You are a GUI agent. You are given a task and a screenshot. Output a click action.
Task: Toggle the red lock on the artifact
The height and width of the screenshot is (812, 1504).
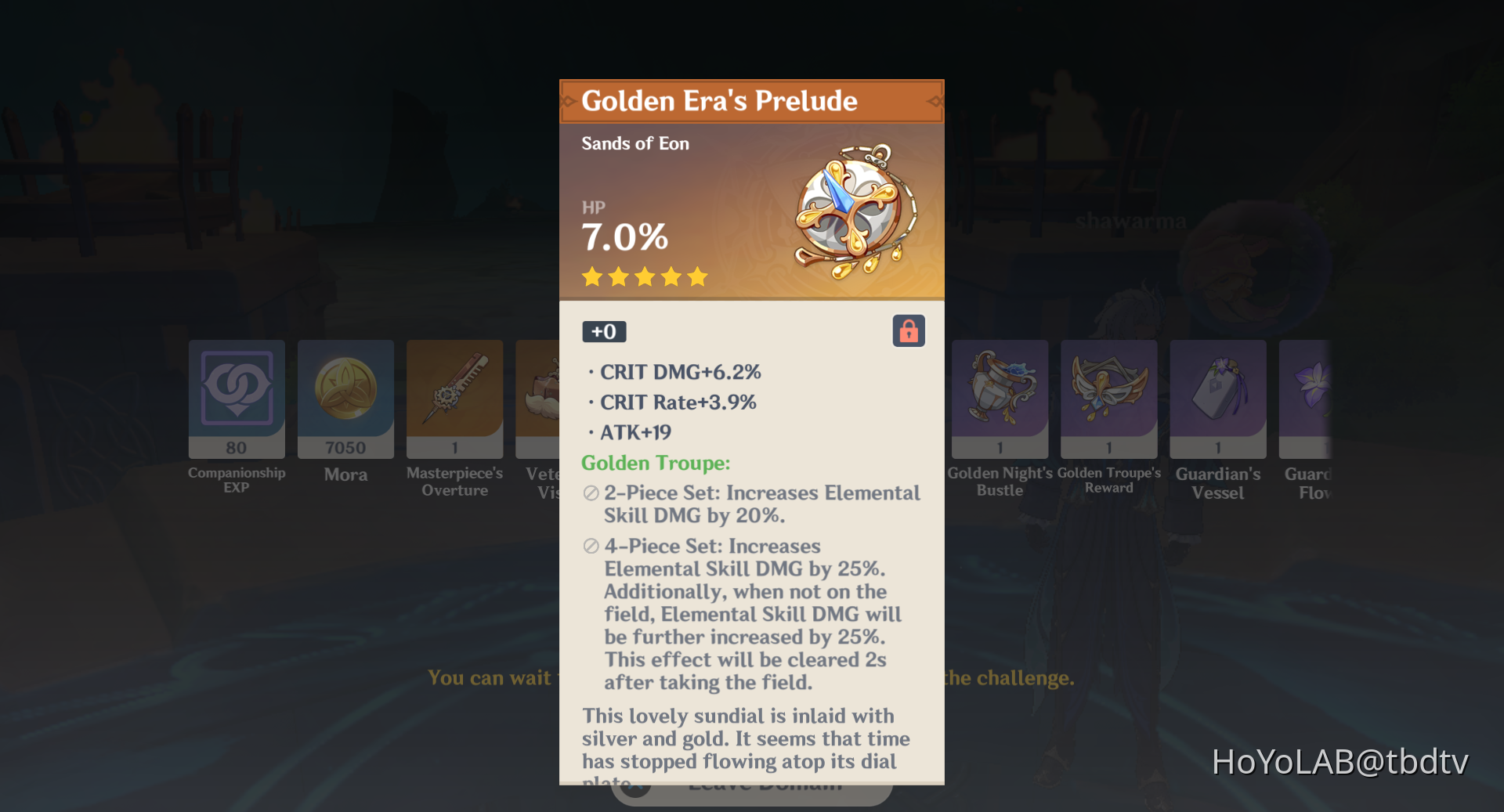pos(909,330)
